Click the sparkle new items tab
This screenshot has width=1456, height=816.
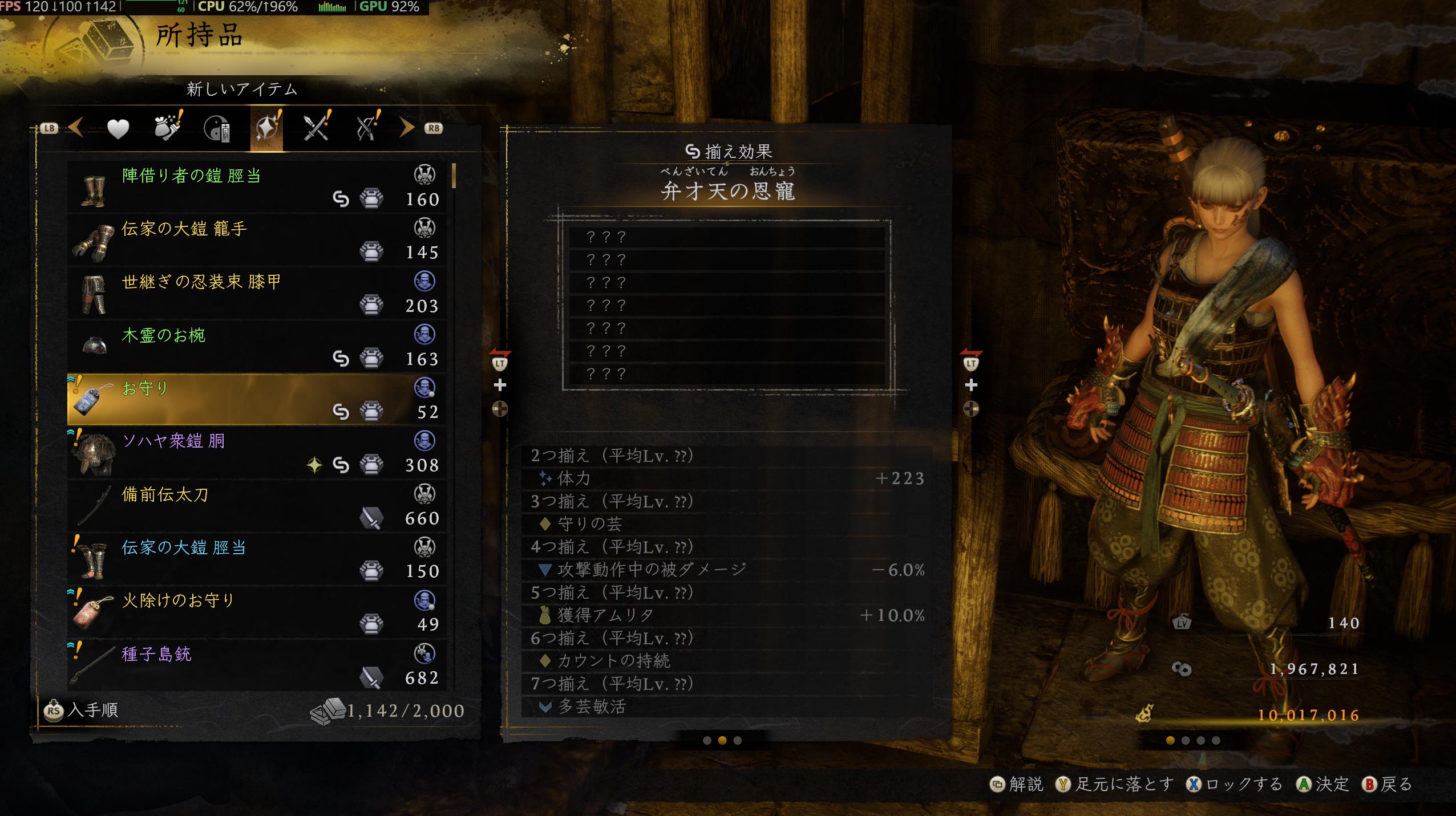pos(267,128)
